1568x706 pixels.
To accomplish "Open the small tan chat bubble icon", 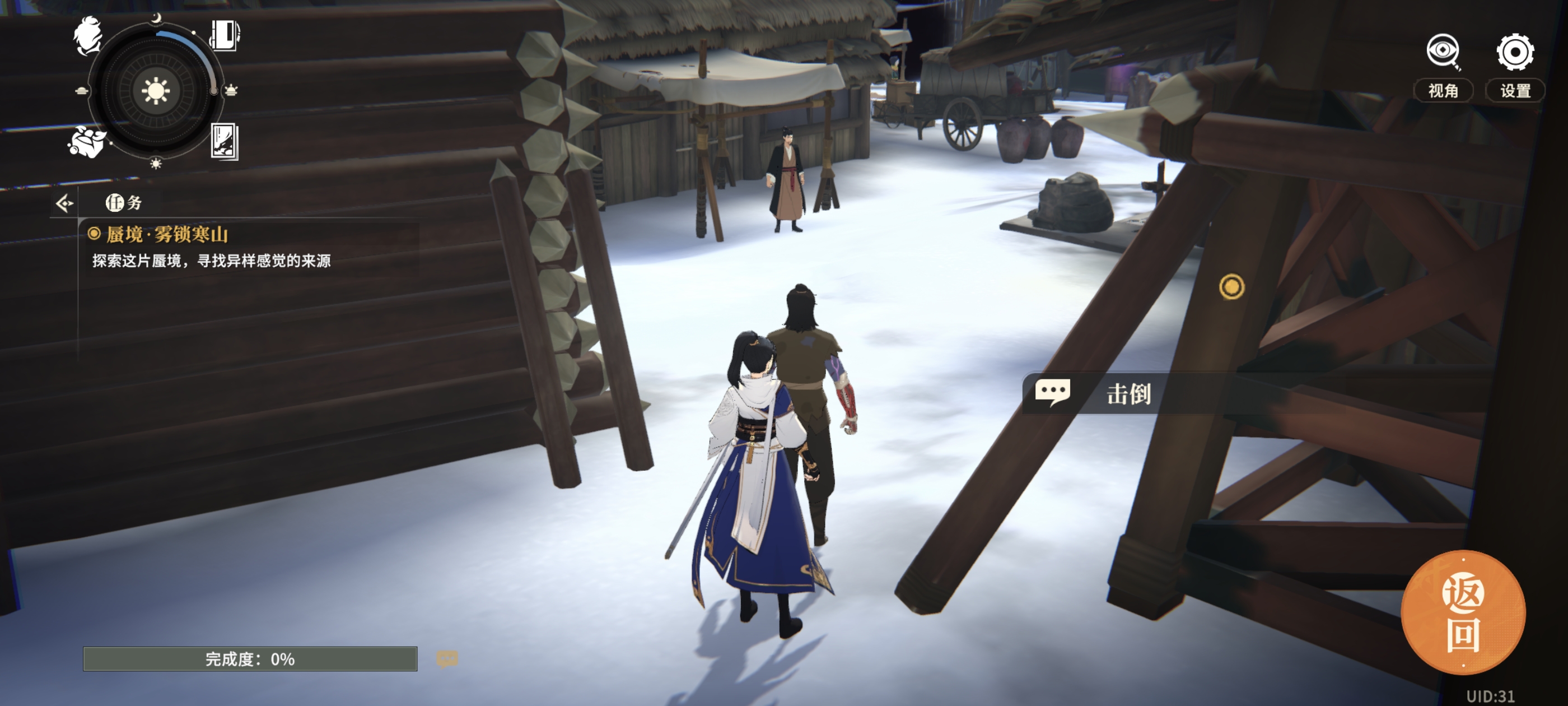I will [x=447, y=658].
